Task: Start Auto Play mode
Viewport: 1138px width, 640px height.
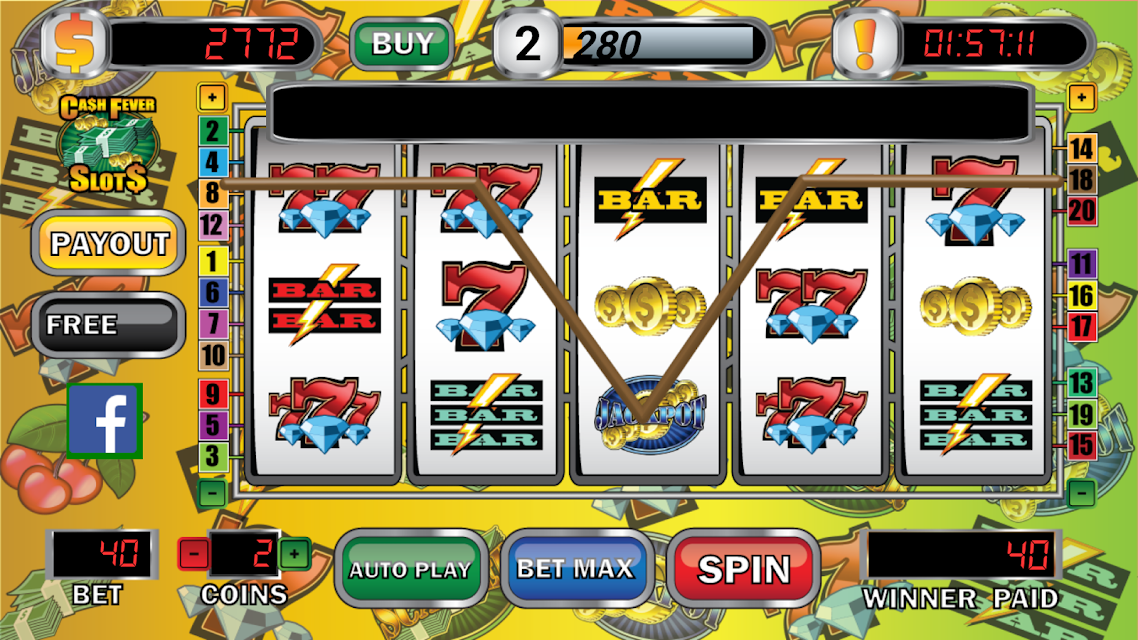Action: [x=410, y=569]
